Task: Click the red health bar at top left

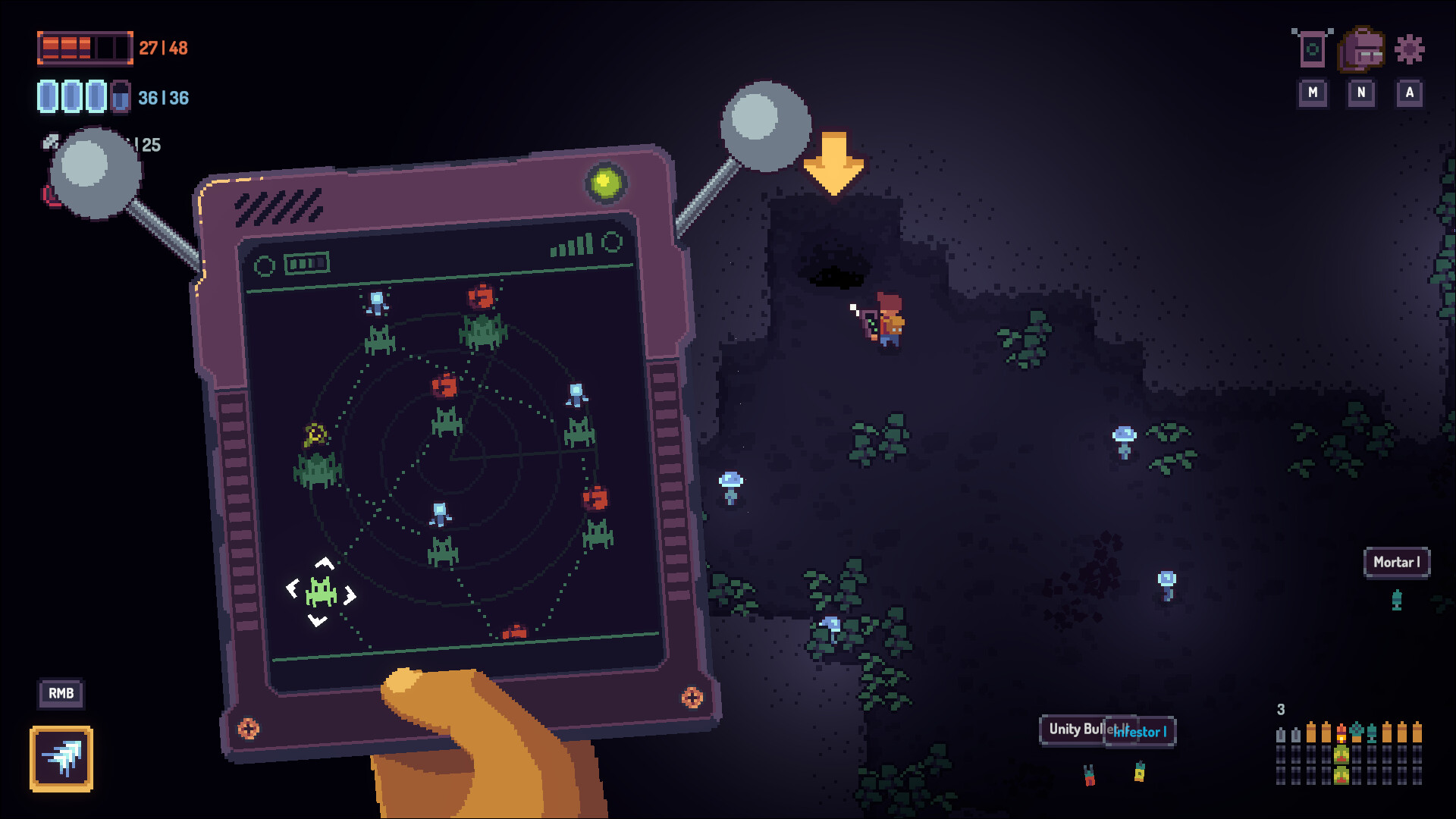Action: (83, 47)
